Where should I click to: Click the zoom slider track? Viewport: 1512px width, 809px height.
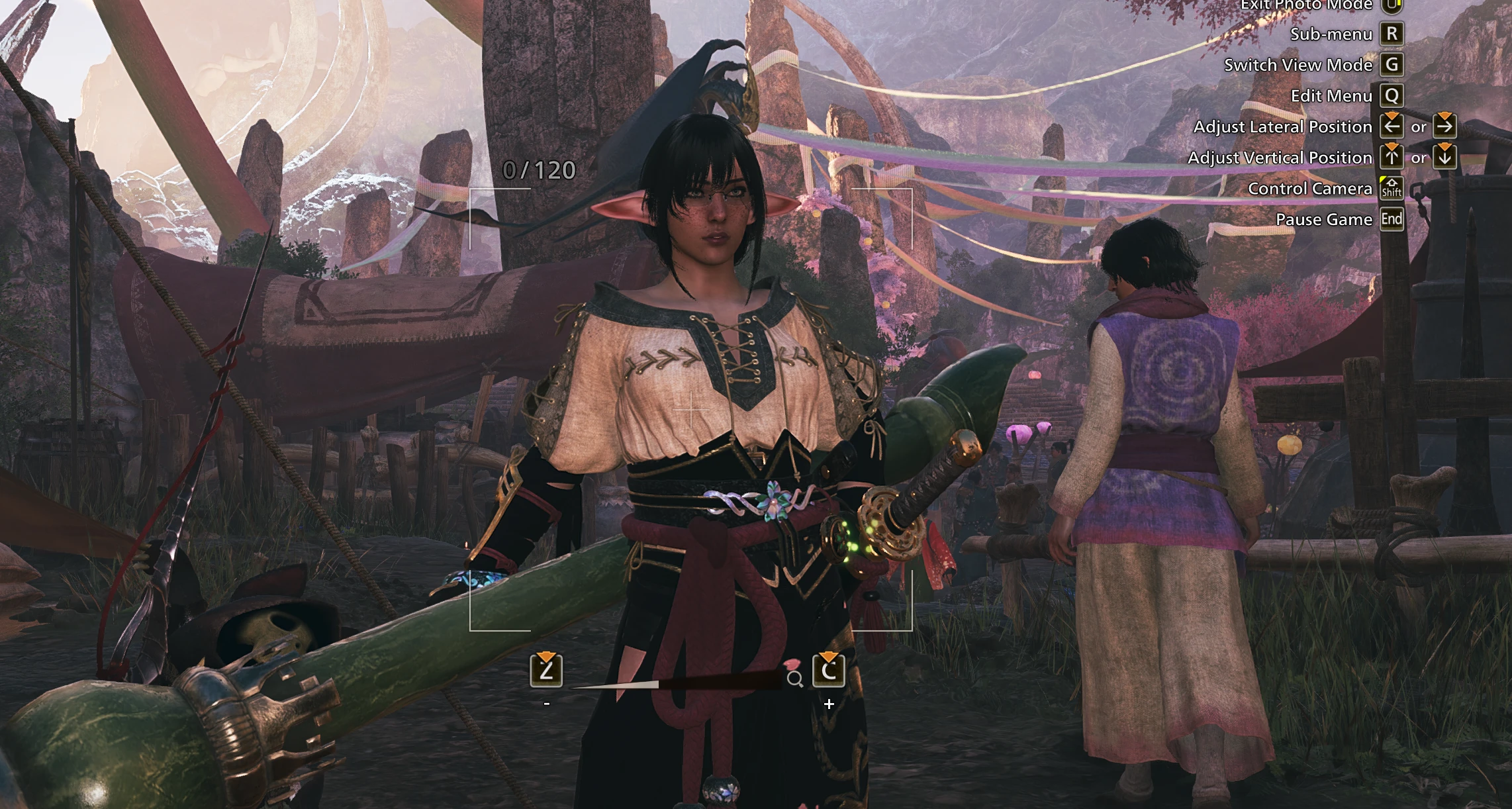click(x=675, y=683)
